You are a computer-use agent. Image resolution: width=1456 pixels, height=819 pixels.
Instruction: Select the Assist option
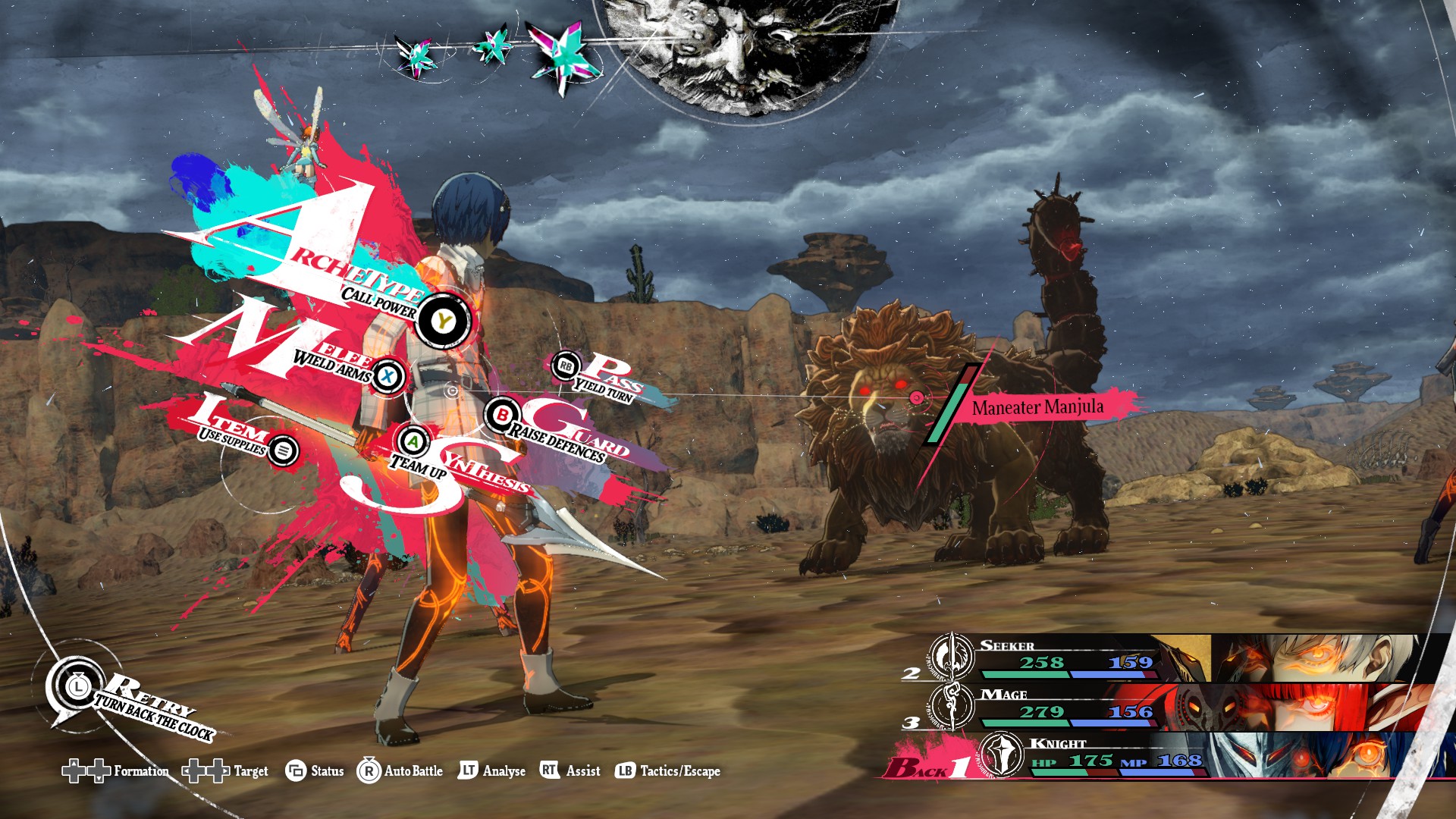coord(570,771)
